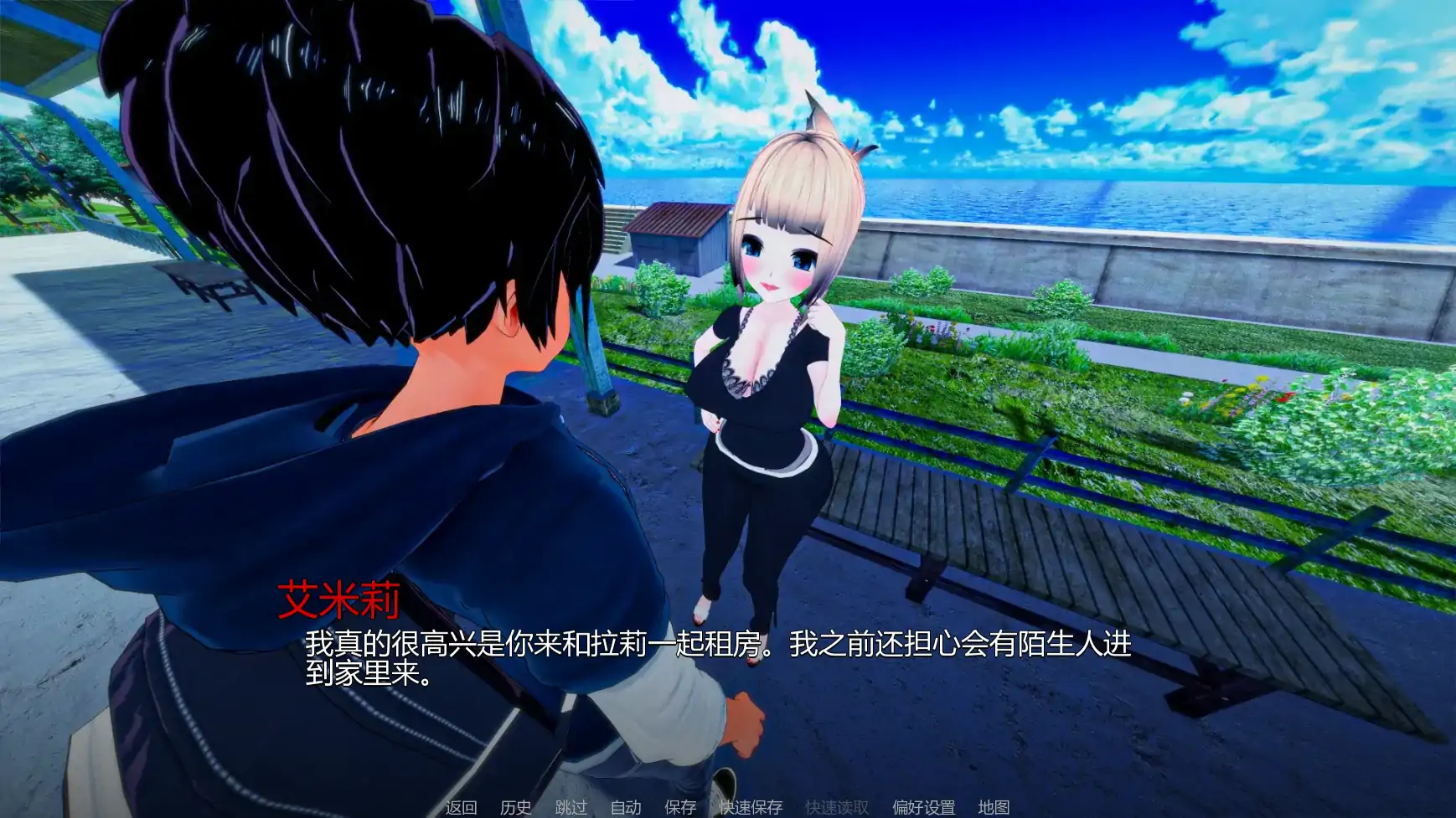Screen dimensions: 1456x818
Task: Click the 快速读取 quick load option
Action: coord(834,809)
